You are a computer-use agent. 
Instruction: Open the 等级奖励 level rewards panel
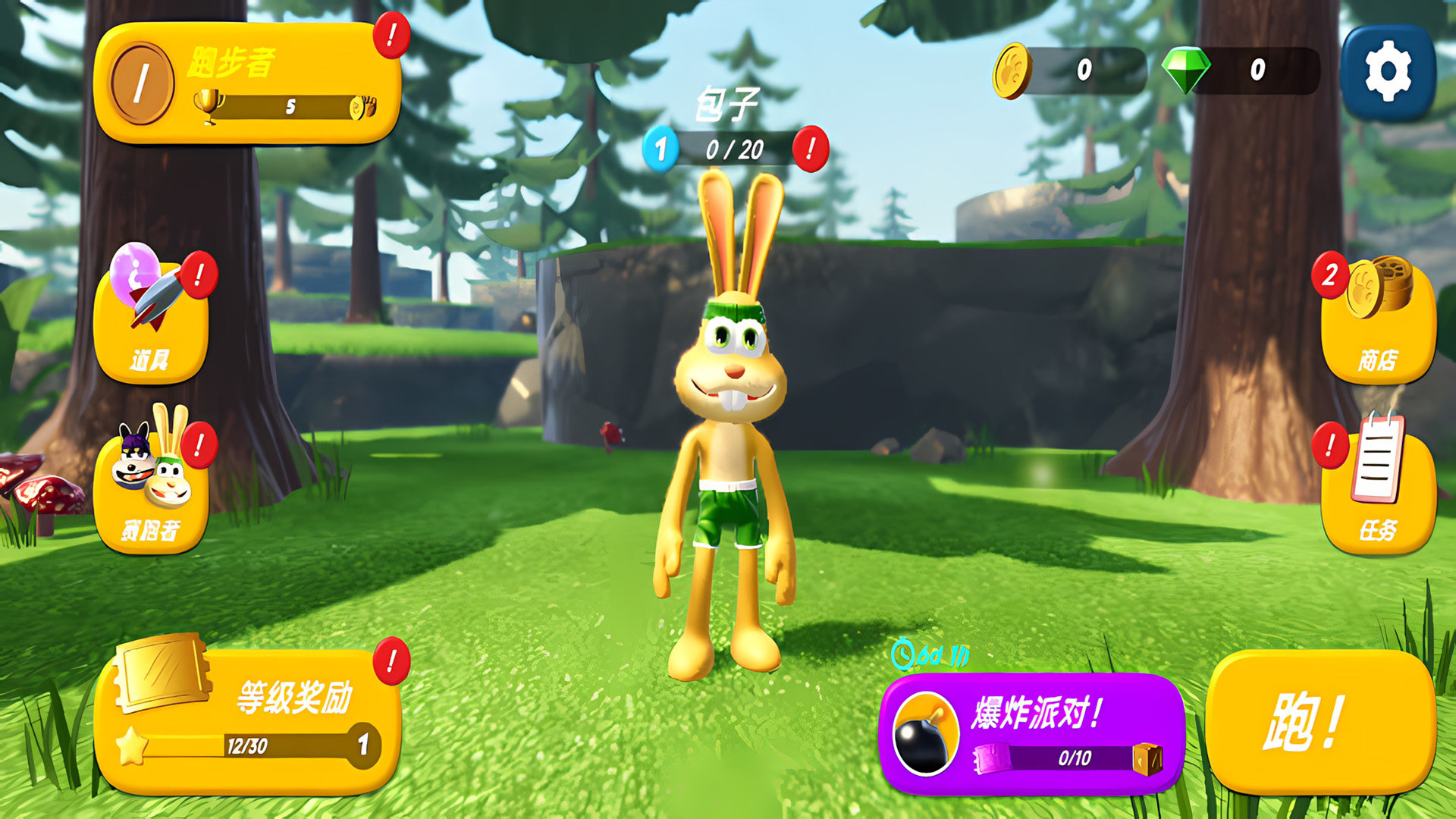[x=247, y=720]
